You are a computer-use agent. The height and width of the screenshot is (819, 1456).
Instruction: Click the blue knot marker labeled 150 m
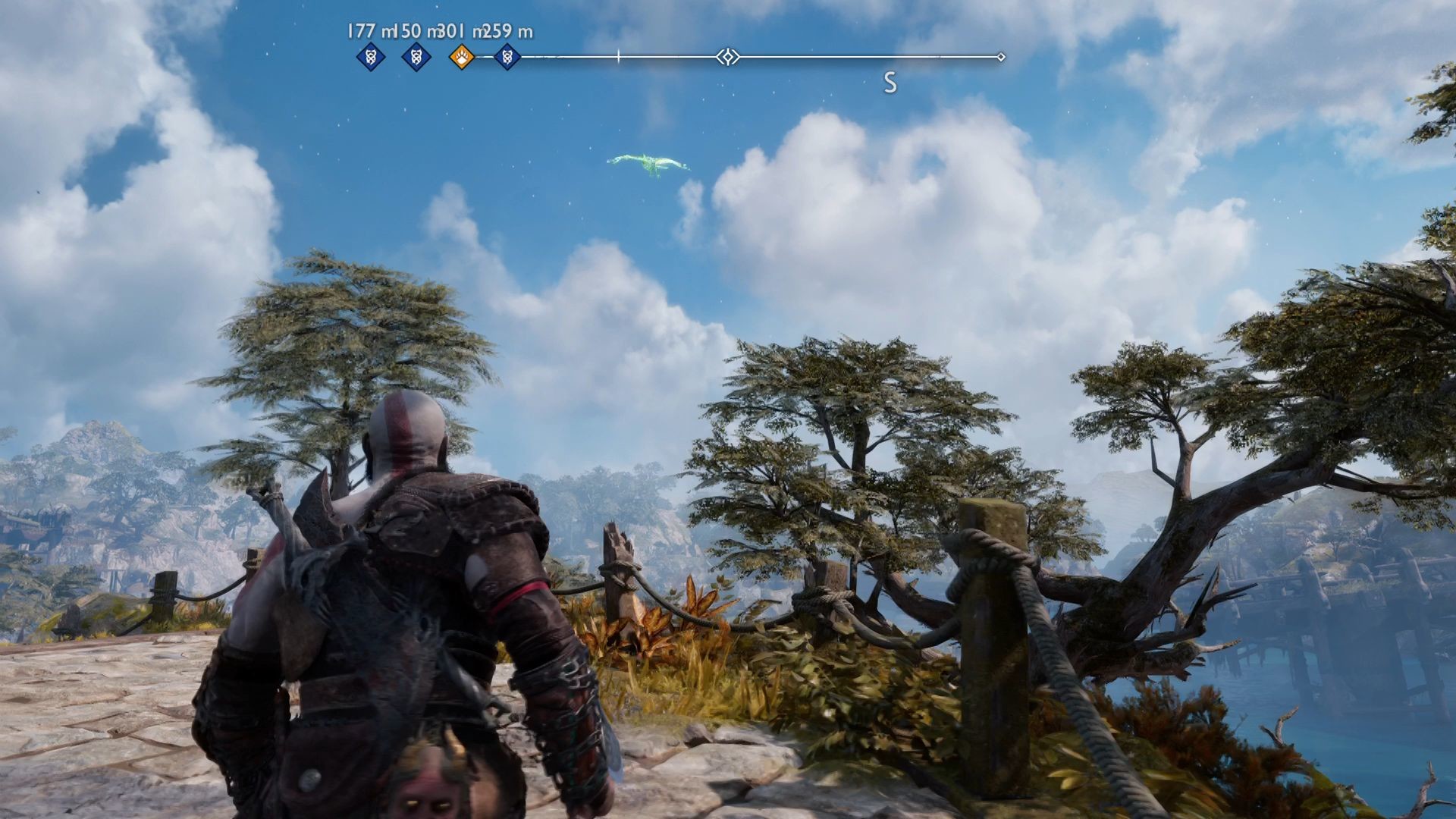tap(415, 55)
